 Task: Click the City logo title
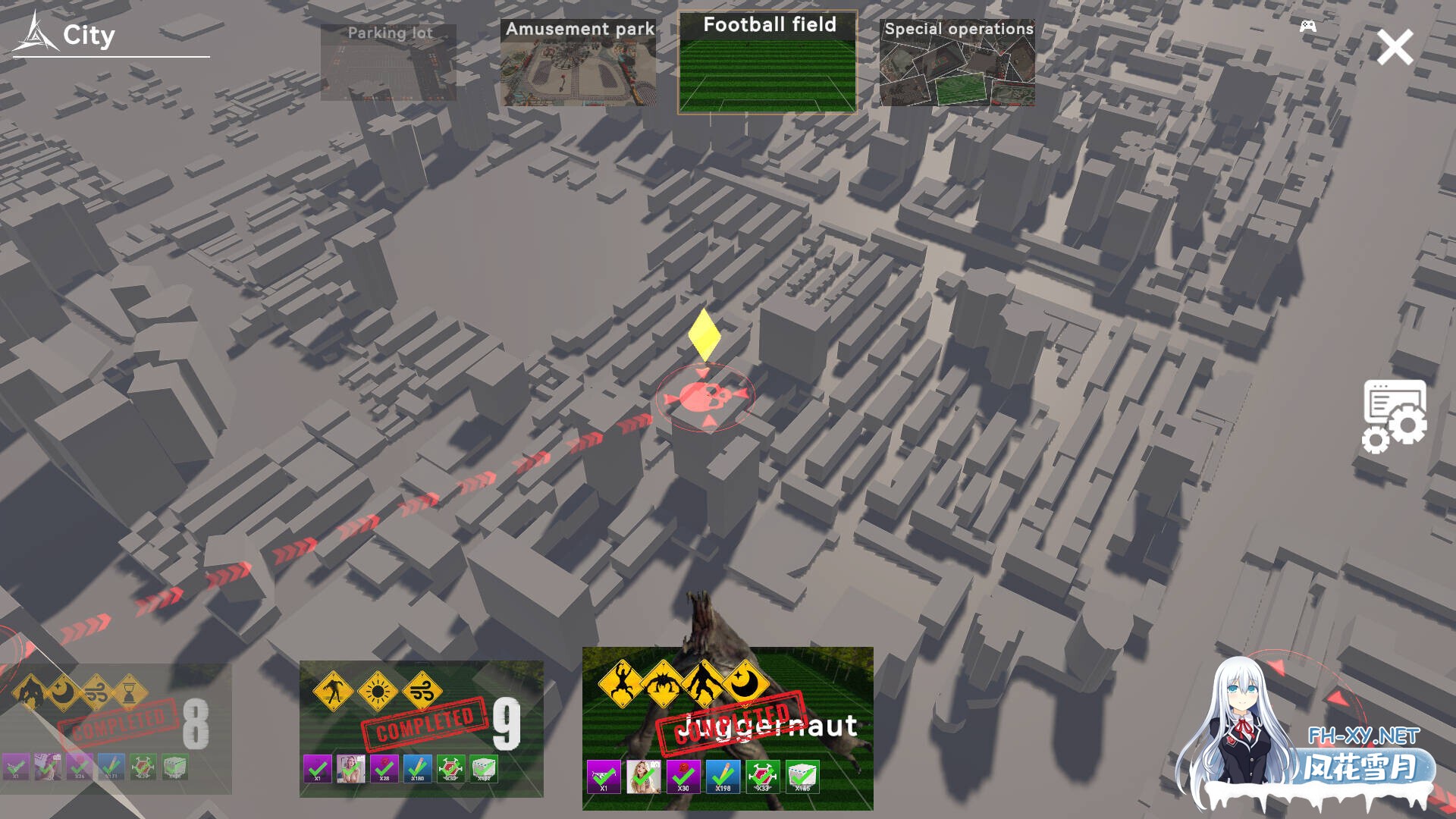tap(68, 36)
